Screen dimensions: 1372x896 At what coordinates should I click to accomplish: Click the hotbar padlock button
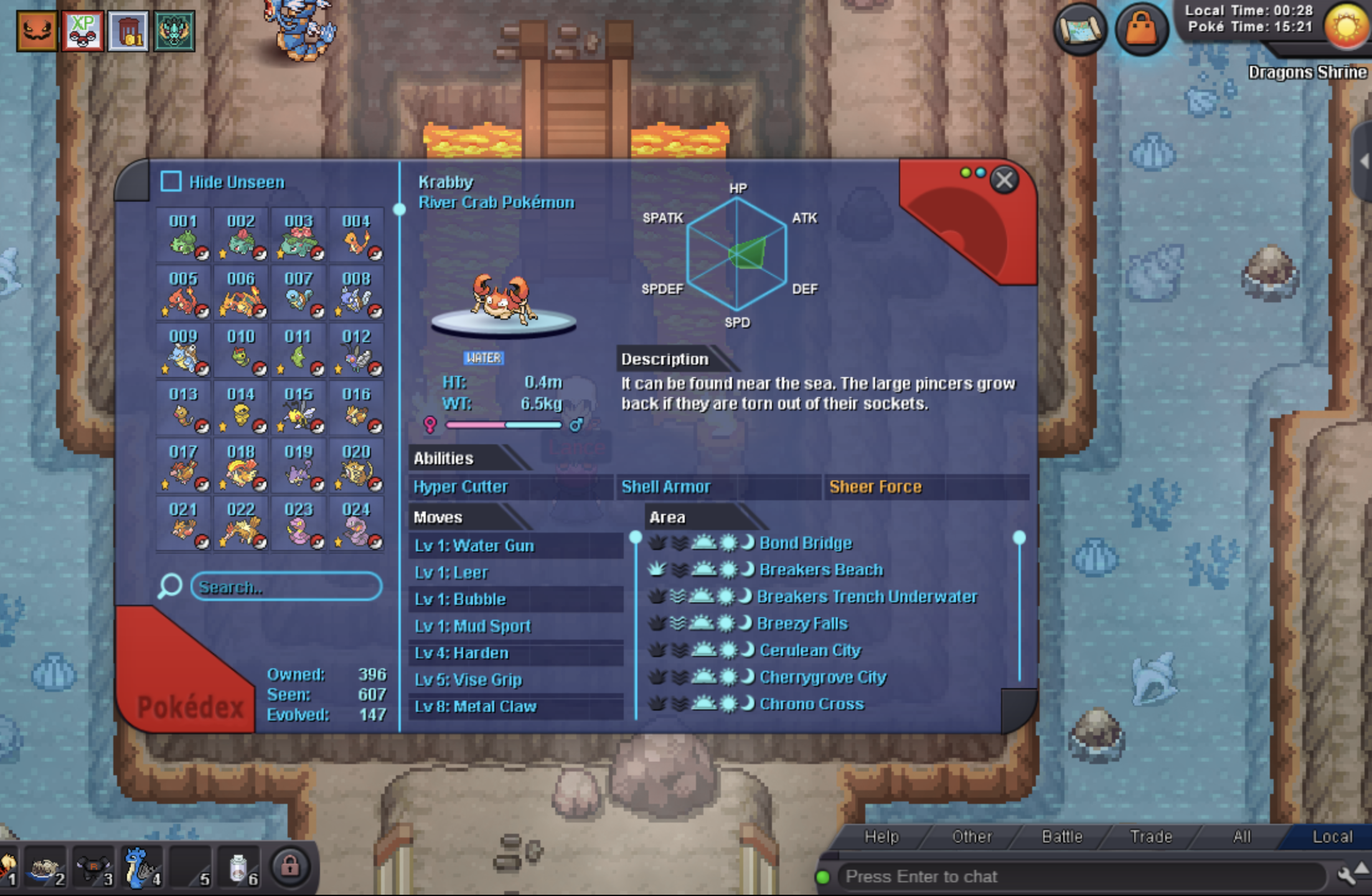(290, 866)
